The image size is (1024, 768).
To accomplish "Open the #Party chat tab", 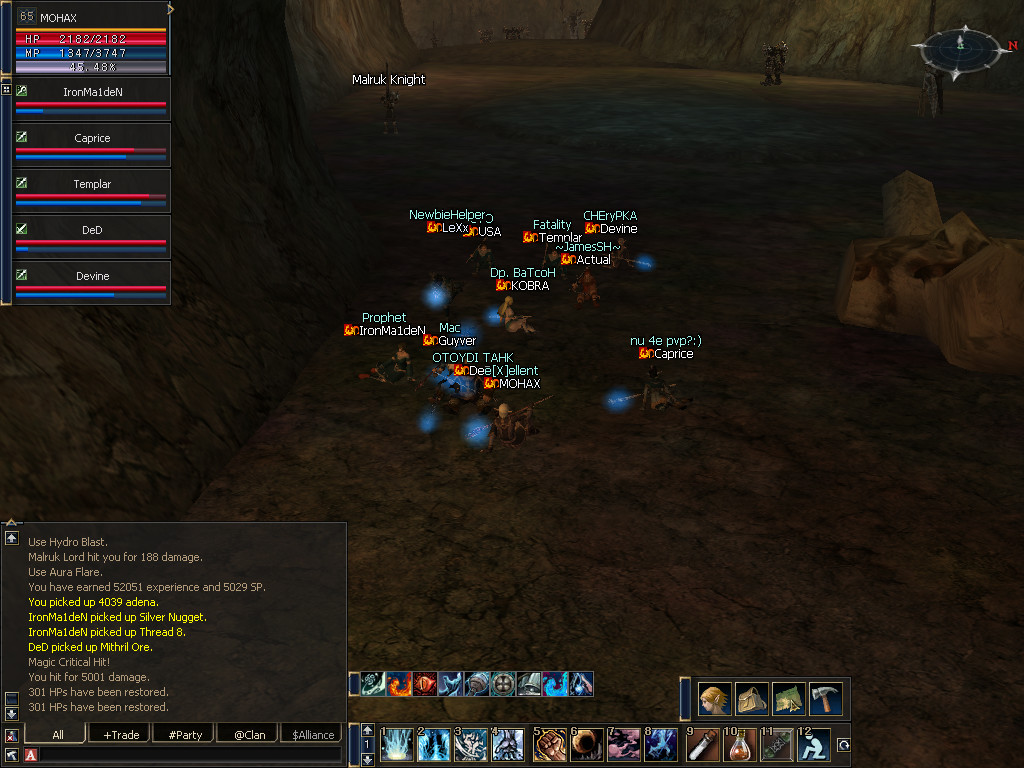I will pos(185,735).
